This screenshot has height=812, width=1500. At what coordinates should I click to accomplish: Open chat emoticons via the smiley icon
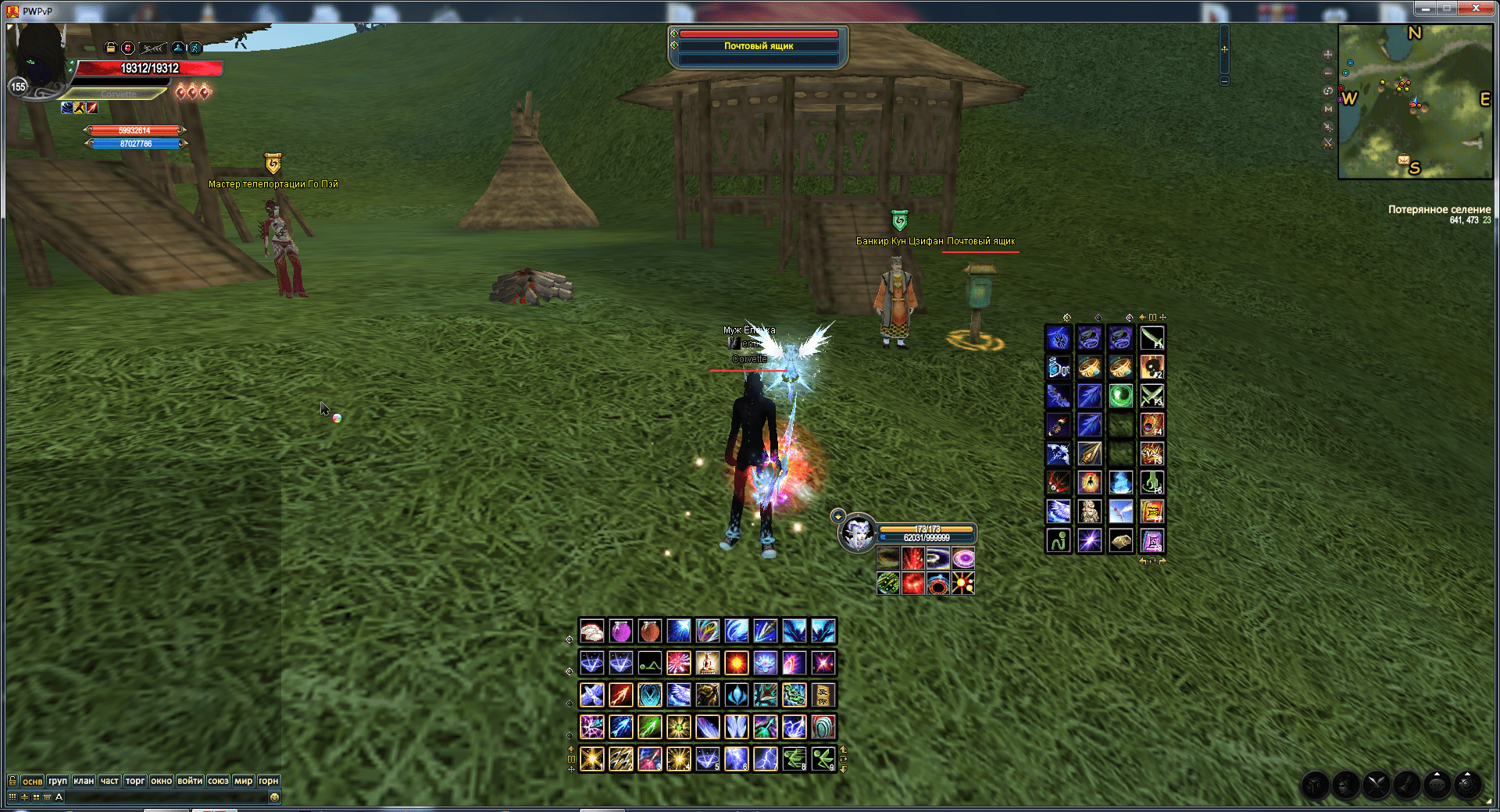(273, 797)
